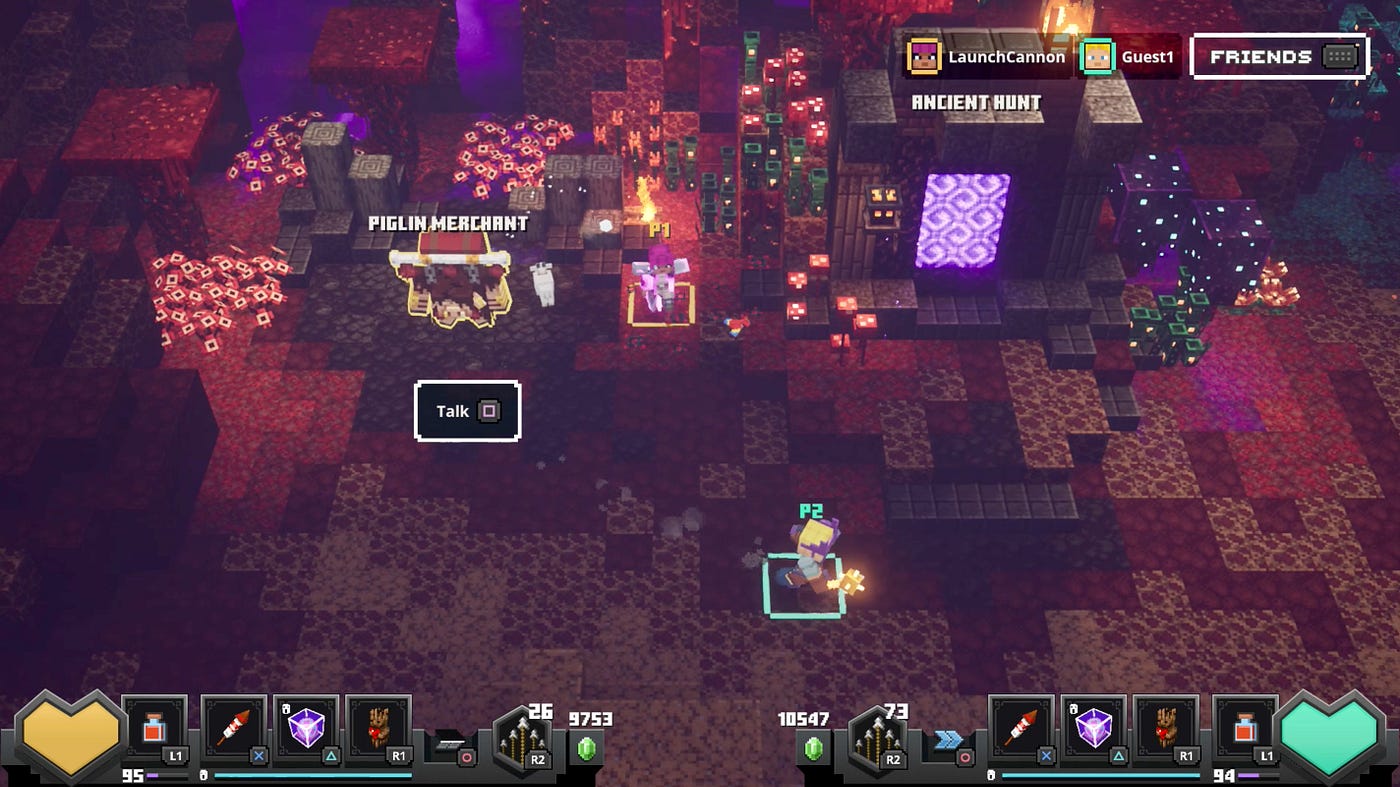Click P2's blue chevron dodge roll icon
This screenshot has width=1400, height=787.
[x=947, y=740]
